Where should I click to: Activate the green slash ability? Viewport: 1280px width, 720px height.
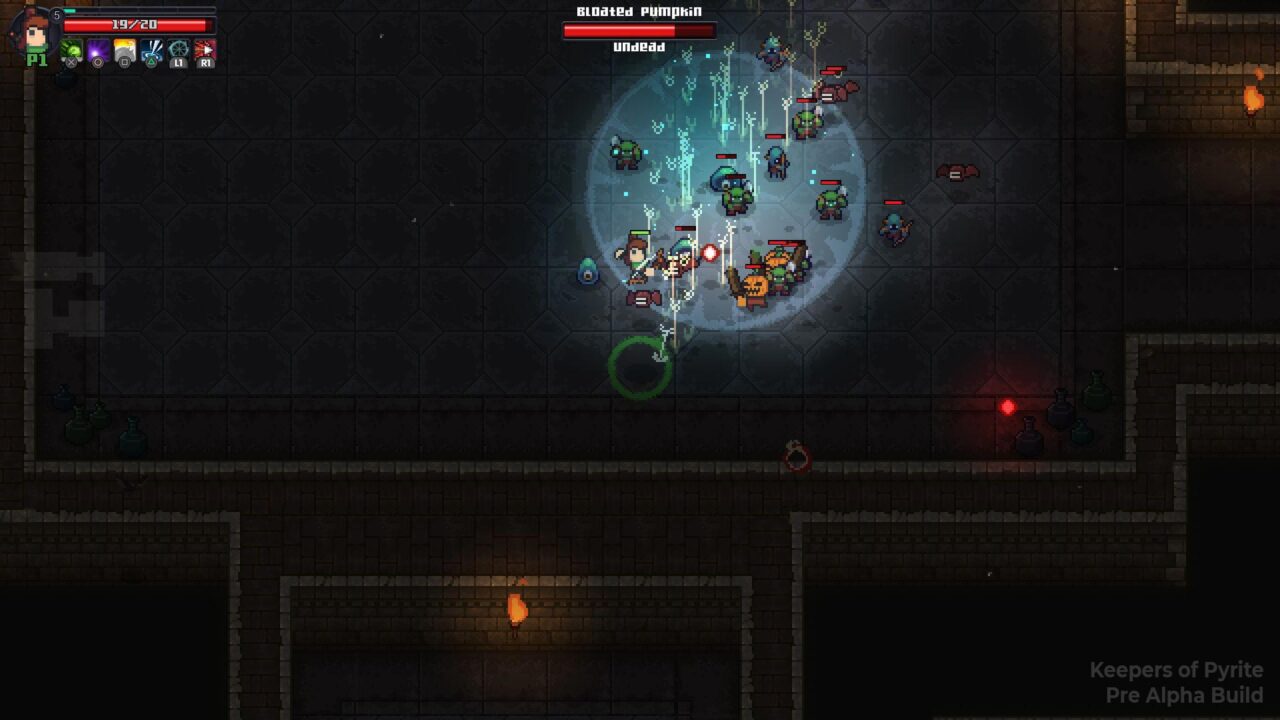[72, 50]
